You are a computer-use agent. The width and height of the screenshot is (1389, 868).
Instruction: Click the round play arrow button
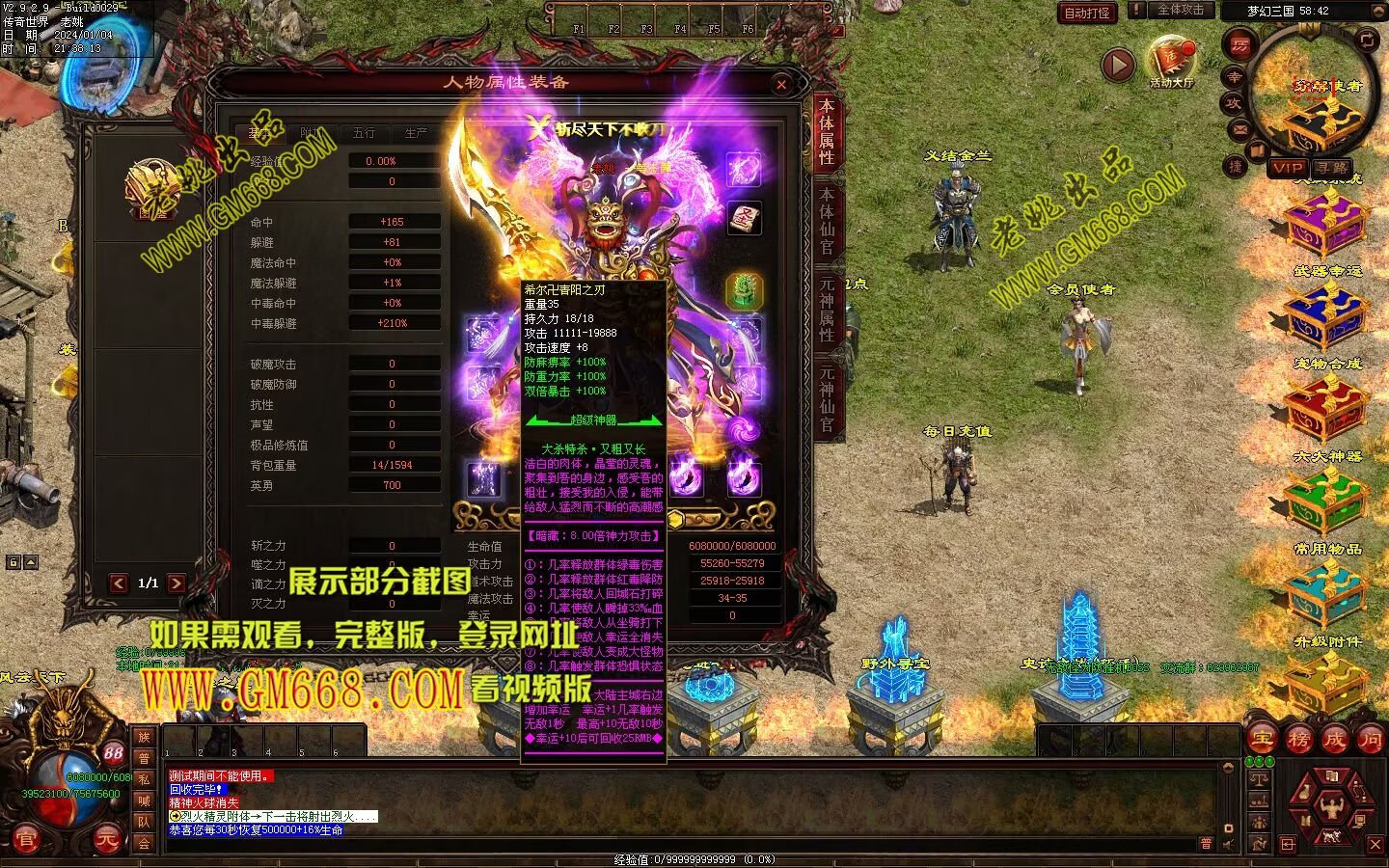pyautogui.click(x=1118, y=65)
